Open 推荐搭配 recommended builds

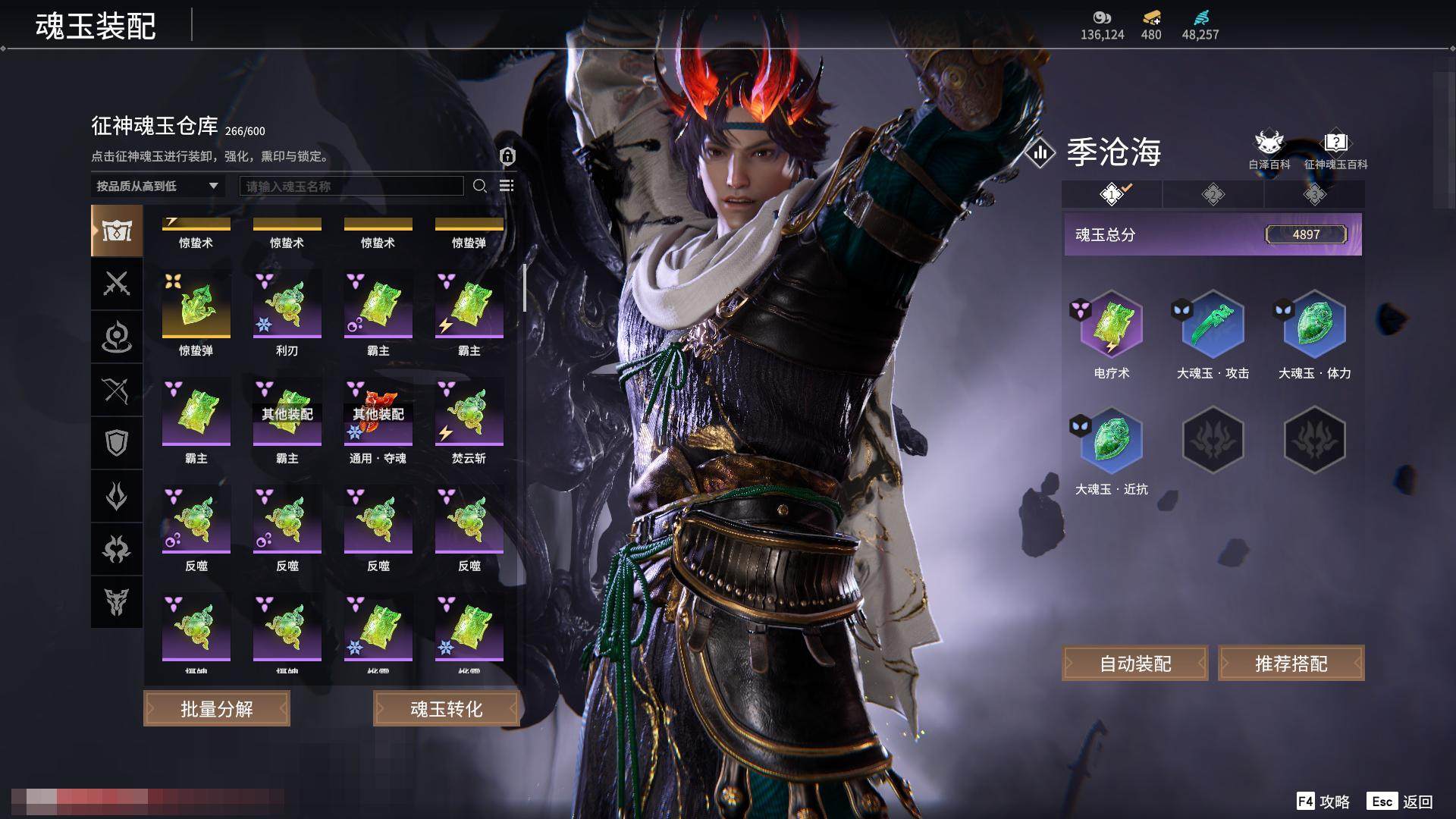pos(1291,664)
